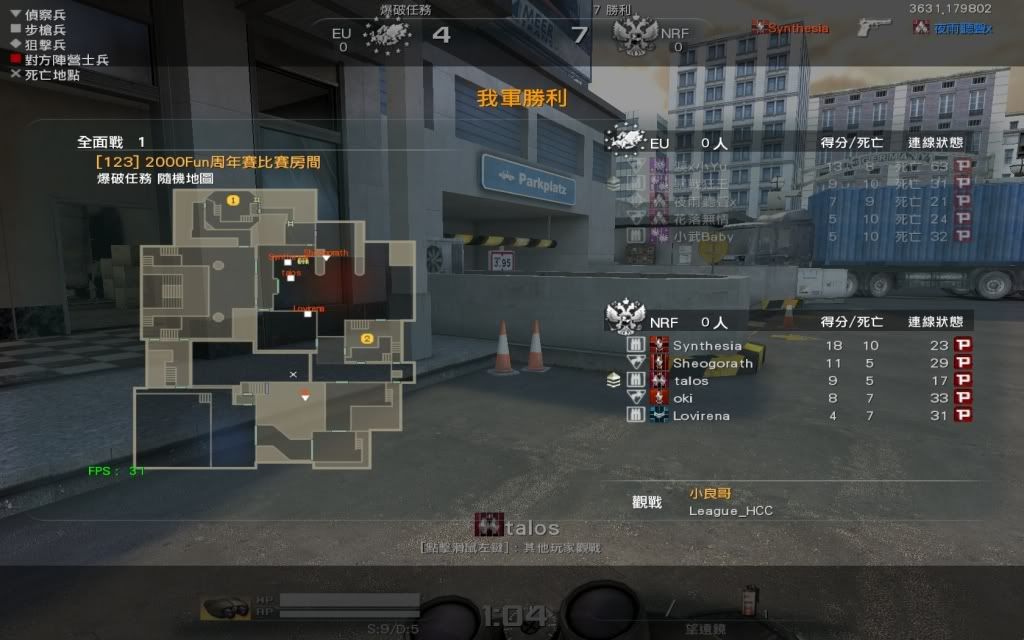Select 小武Baby in the EU team list
1024x640 pixels.
[x=702, y=237]
